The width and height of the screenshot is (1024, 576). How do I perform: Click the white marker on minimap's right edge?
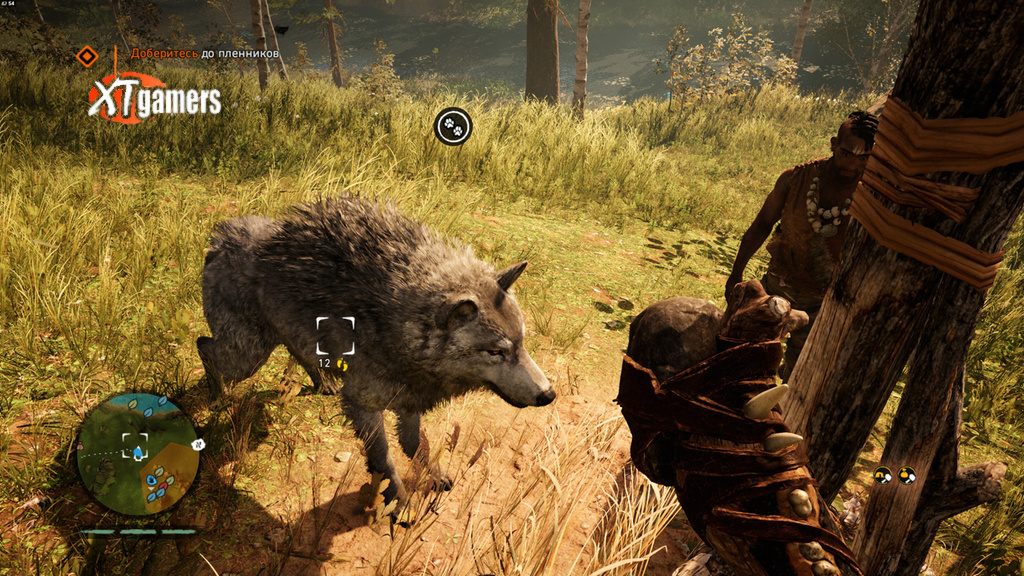(198, 443)
